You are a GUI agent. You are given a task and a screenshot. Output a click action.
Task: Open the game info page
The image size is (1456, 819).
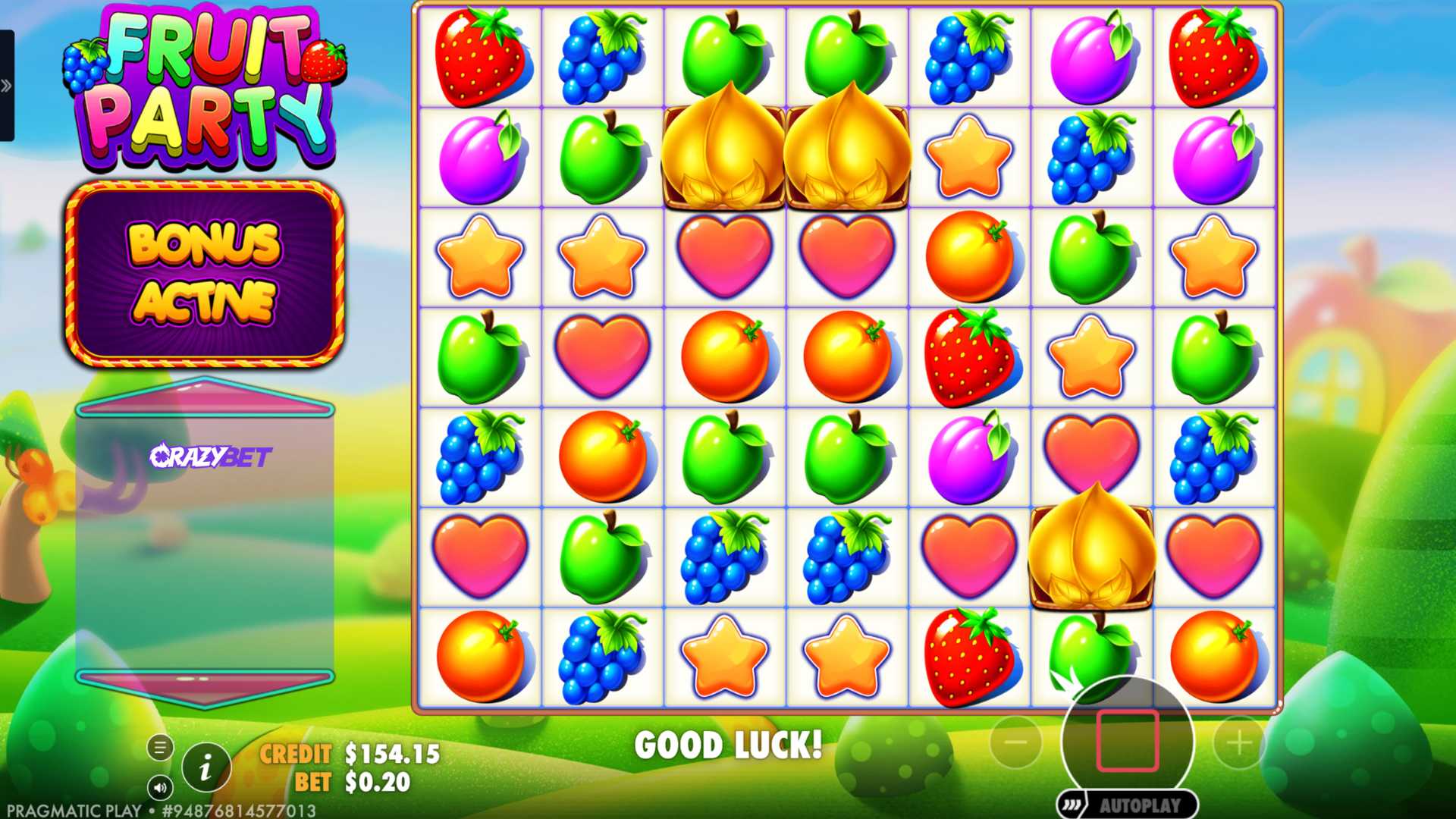click(206, 768)
